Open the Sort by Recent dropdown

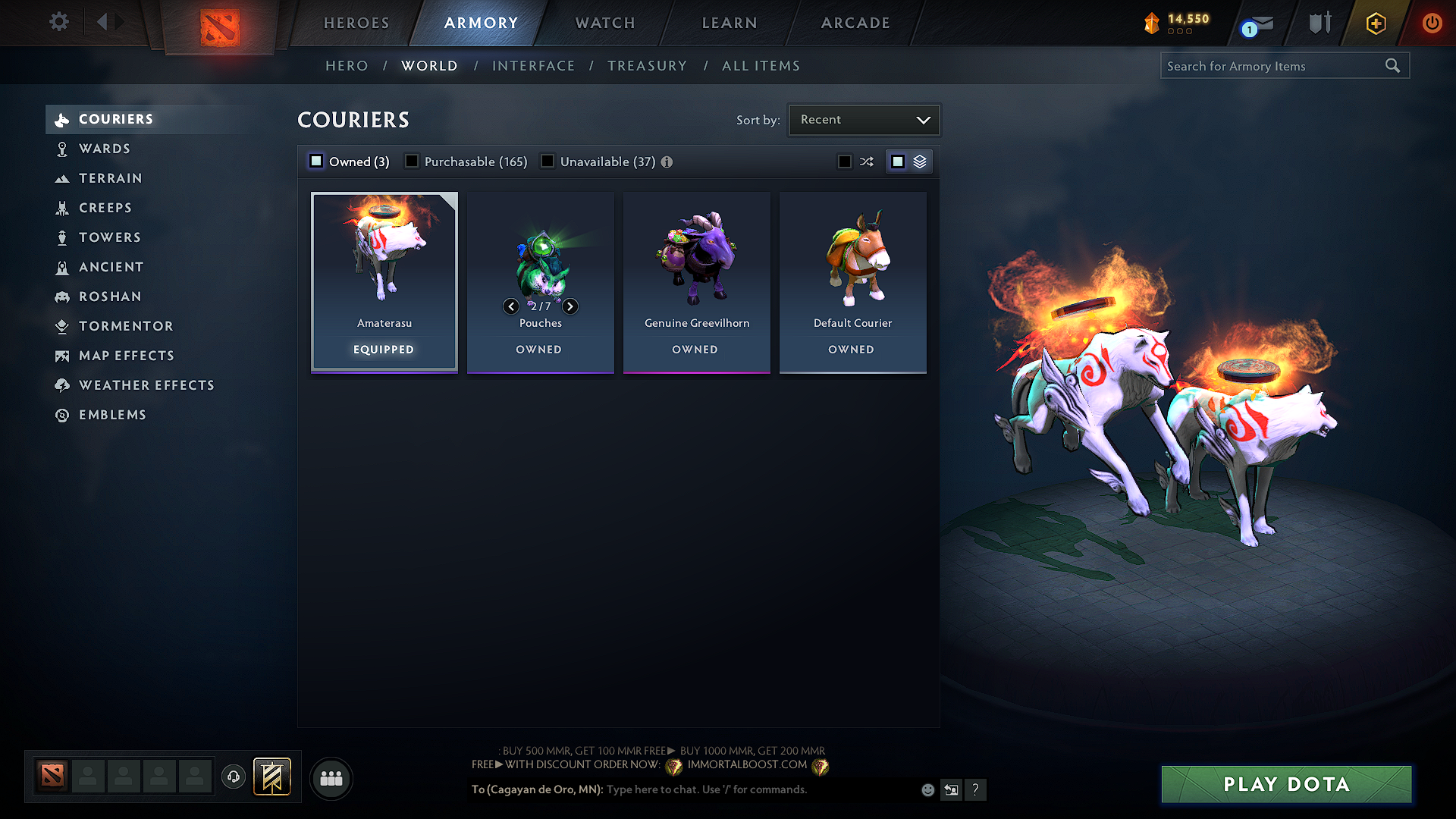pyautogui.click(x=864, y=119)
